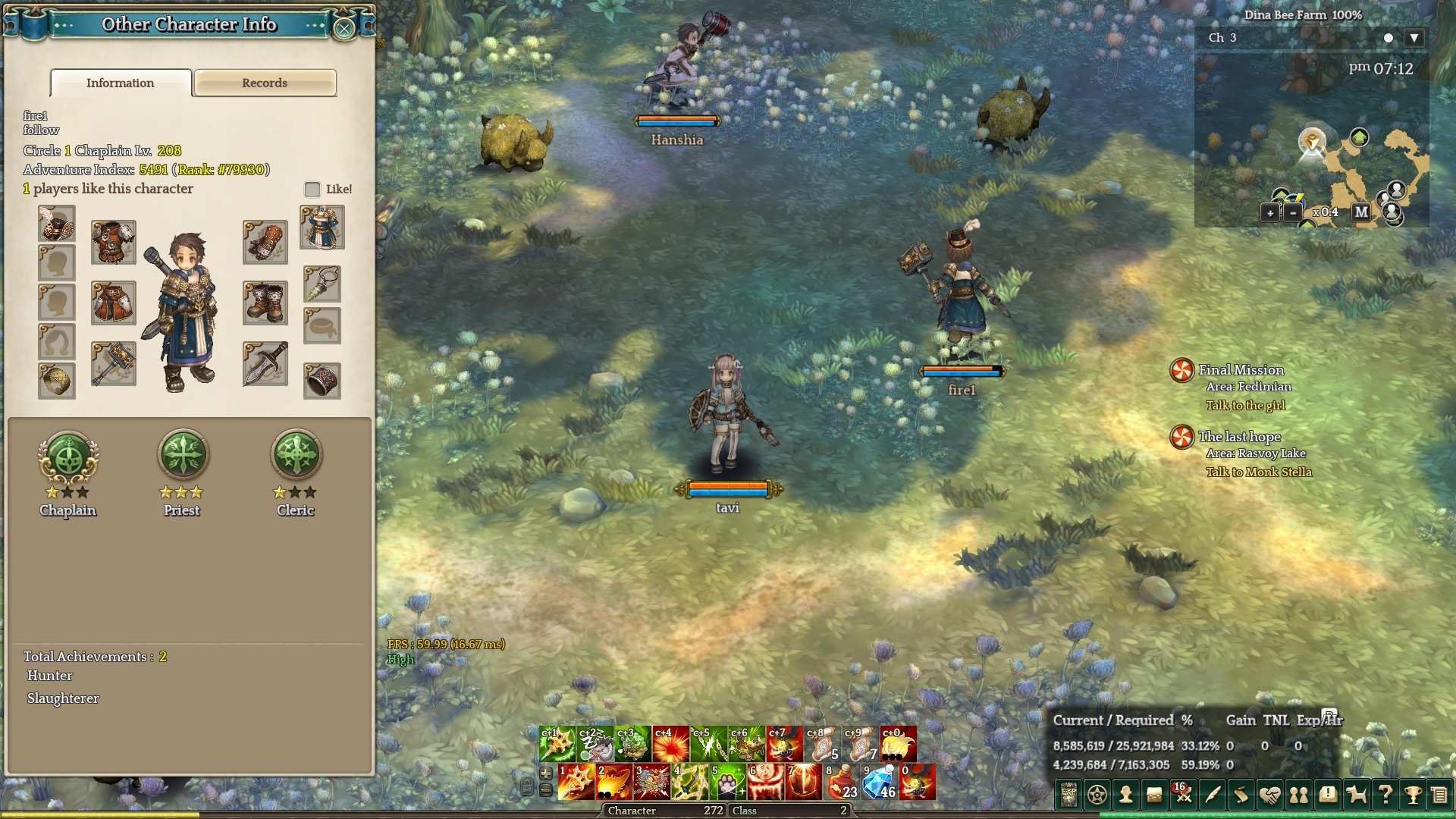Select The last hope quest entry

coord(1239,437)
